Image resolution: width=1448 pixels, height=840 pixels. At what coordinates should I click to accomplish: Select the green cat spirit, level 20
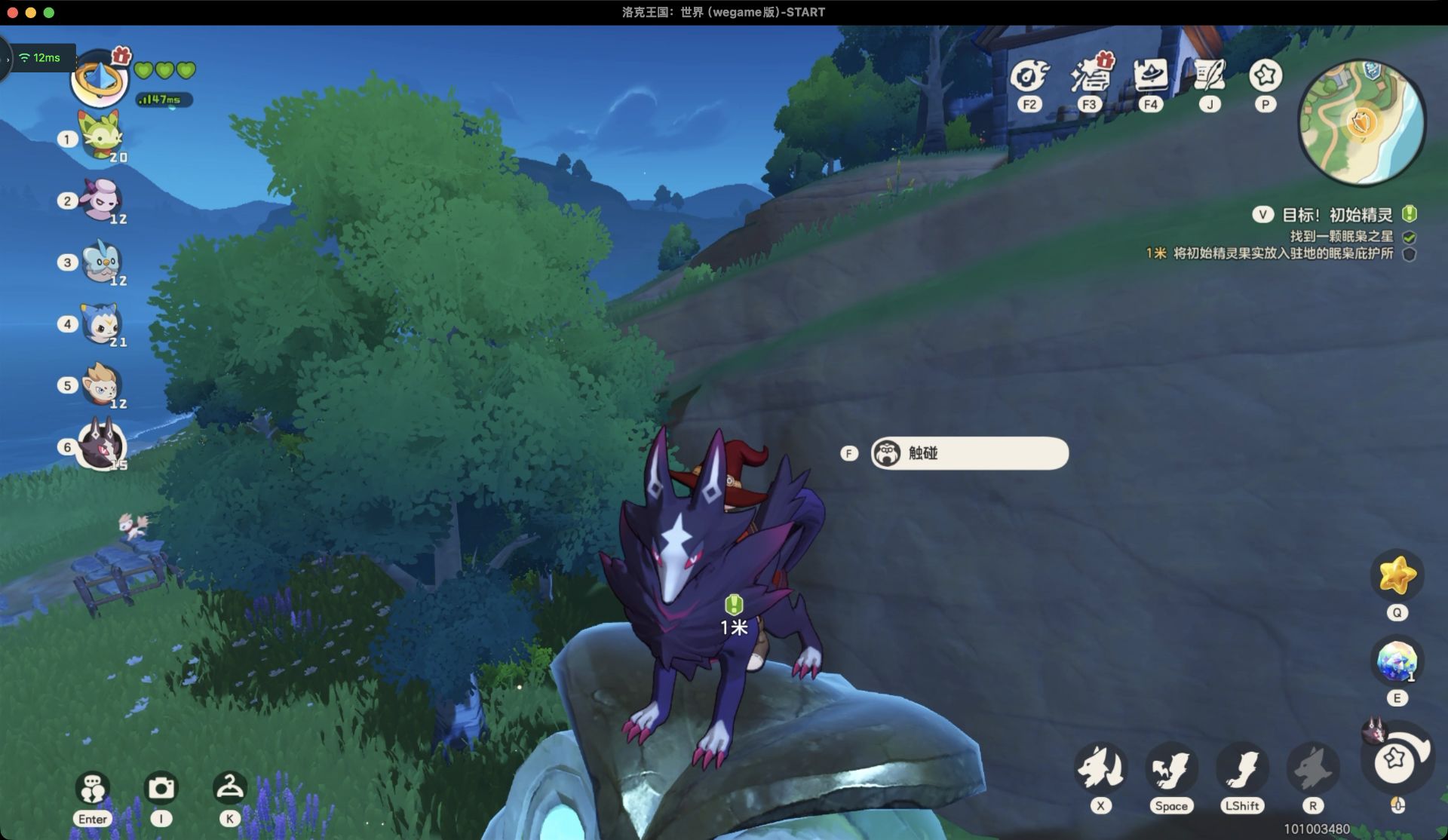point(102,136)
